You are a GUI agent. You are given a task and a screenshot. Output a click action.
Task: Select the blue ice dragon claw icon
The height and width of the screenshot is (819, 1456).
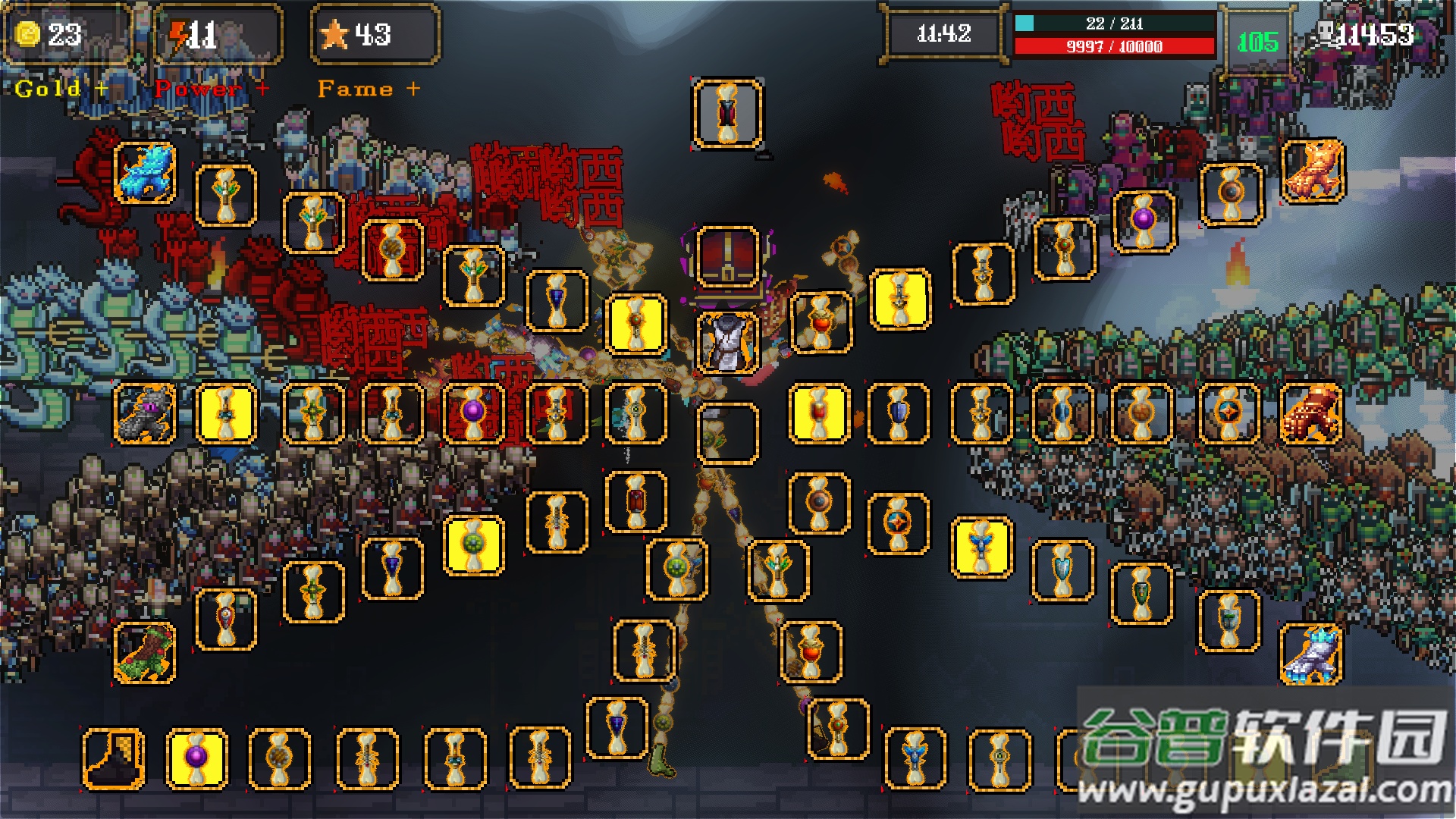[145, 173]
